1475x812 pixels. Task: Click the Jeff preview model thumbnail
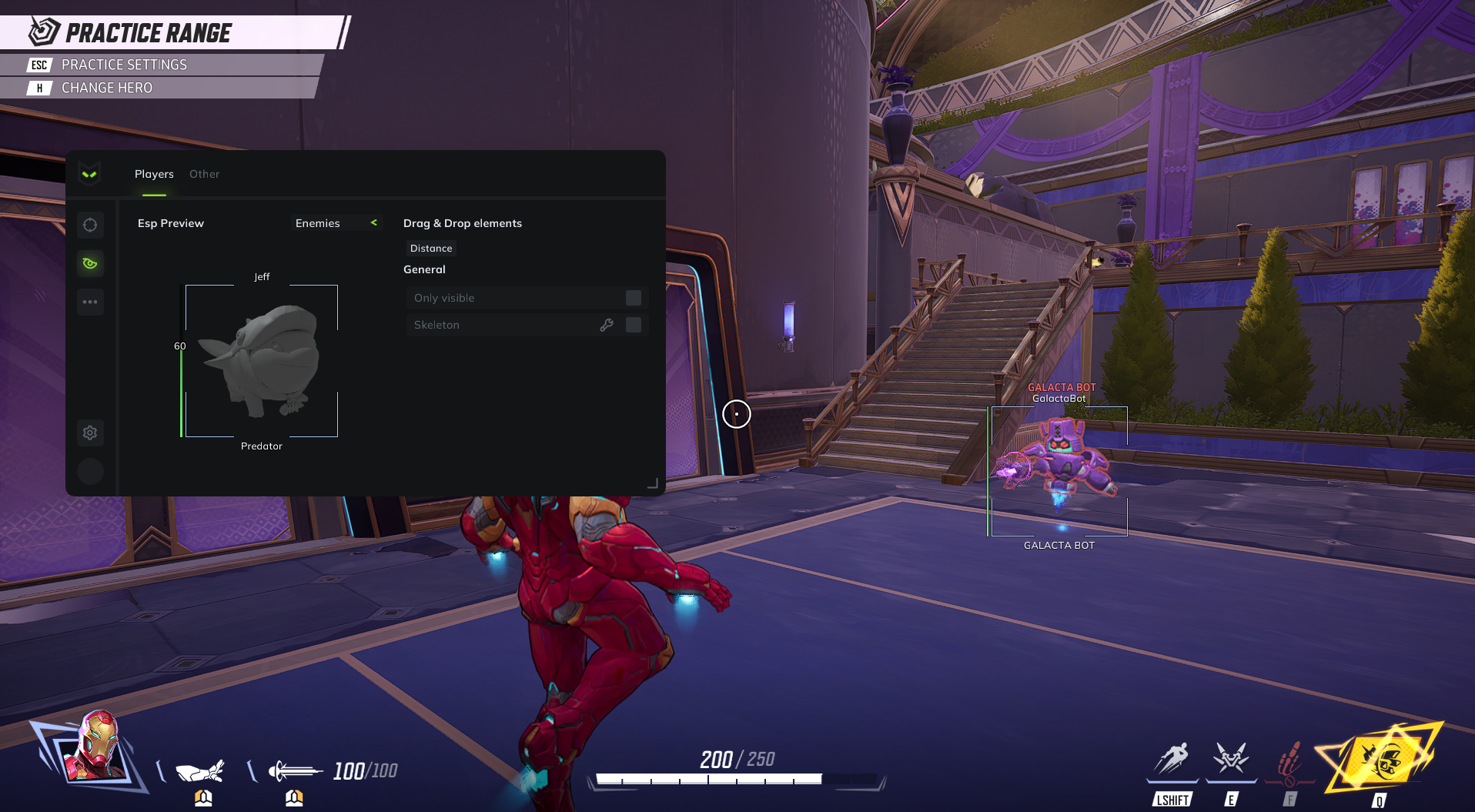[x=262, y=359]
